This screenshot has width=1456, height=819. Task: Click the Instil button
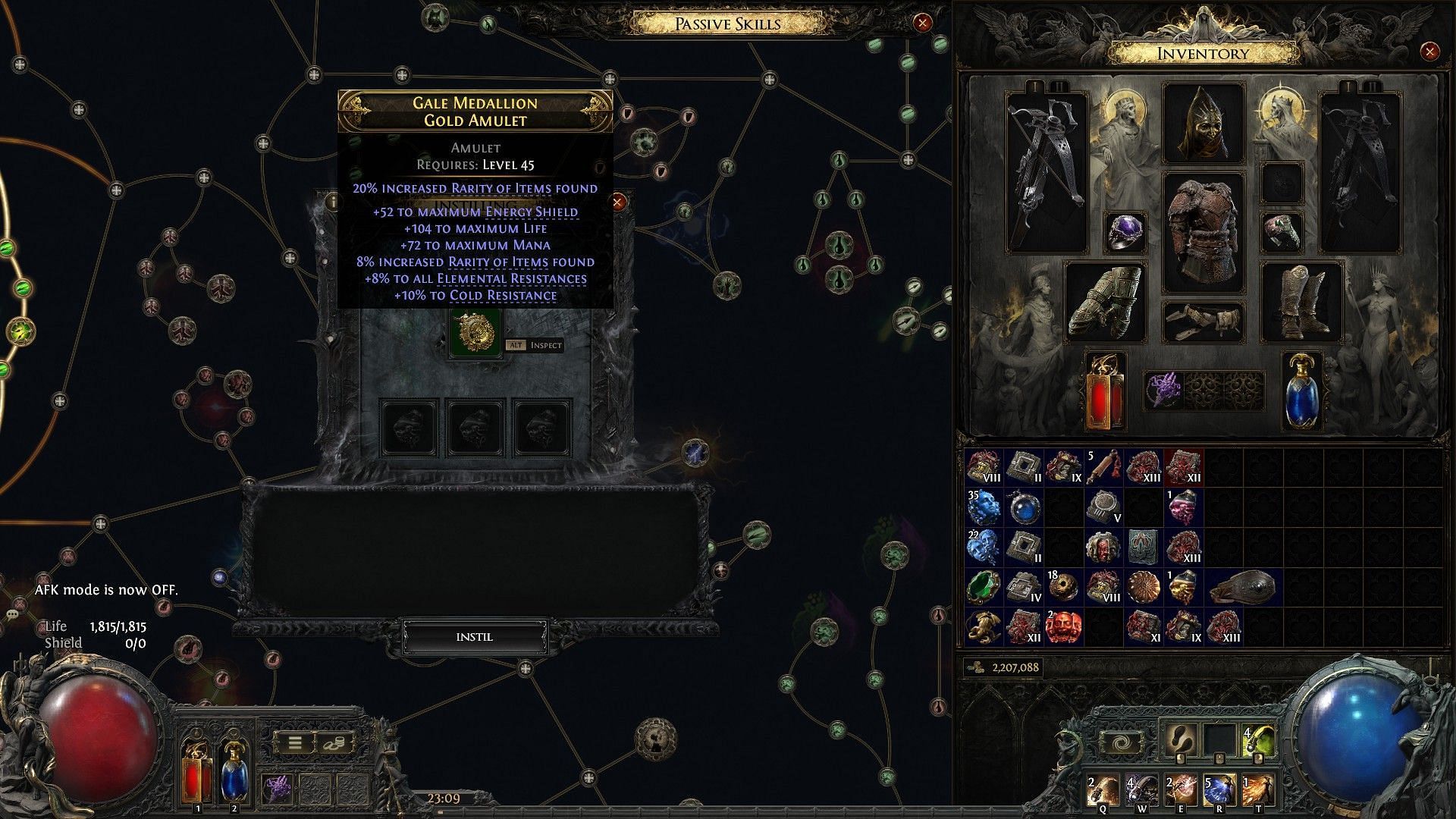tap(475, 637)
